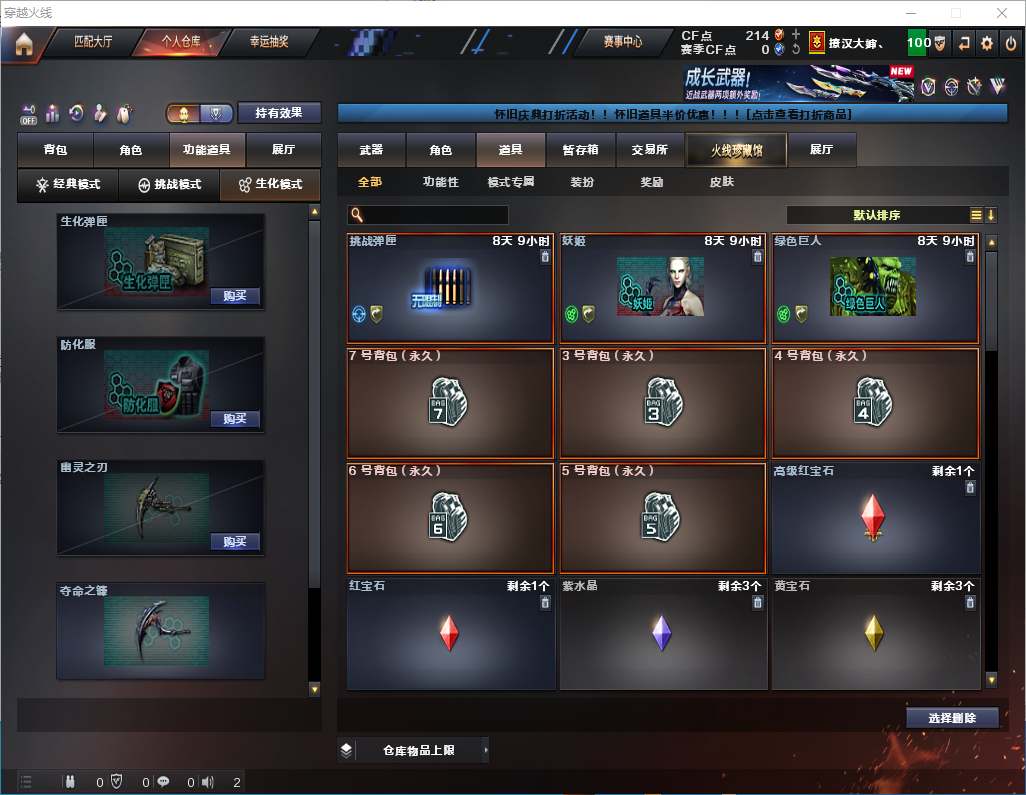
Task: Choose the 绿色巨人 item card
Action: [x=875, y=288]
